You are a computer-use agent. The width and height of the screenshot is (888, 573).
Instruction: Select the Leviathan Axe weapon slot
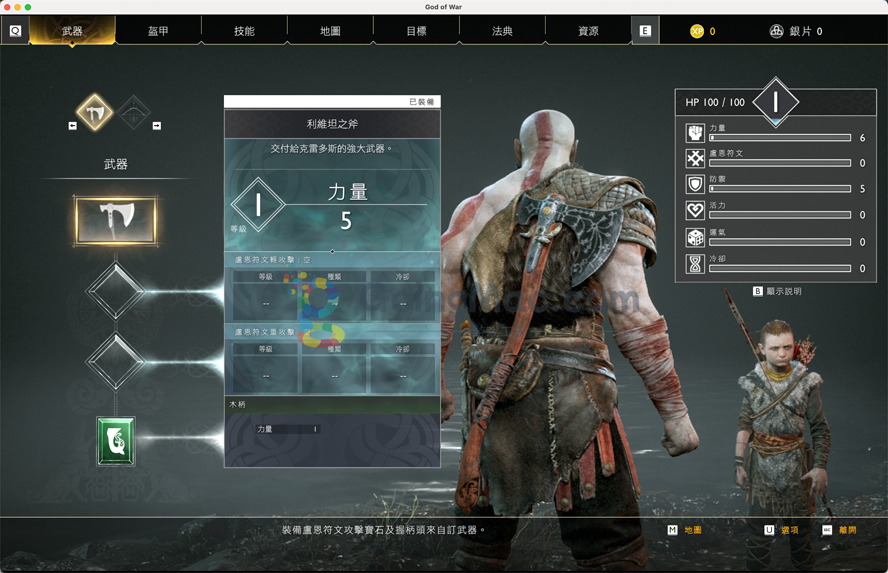coord(116,220)
